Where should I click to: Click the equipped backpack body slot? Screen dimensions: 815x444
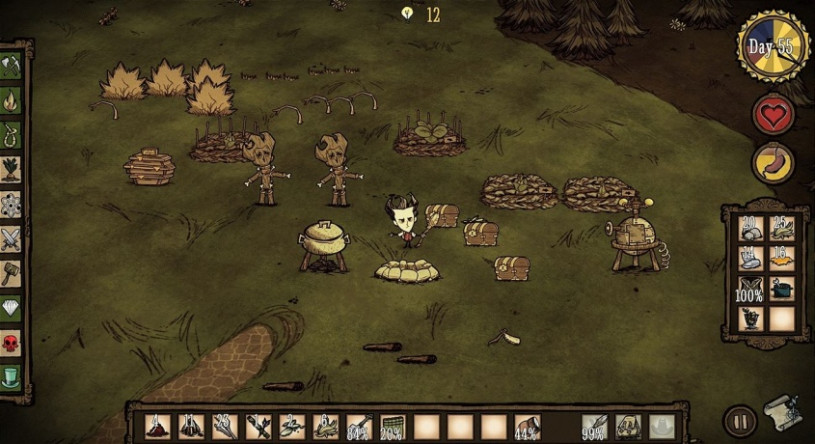click(628, 427)
